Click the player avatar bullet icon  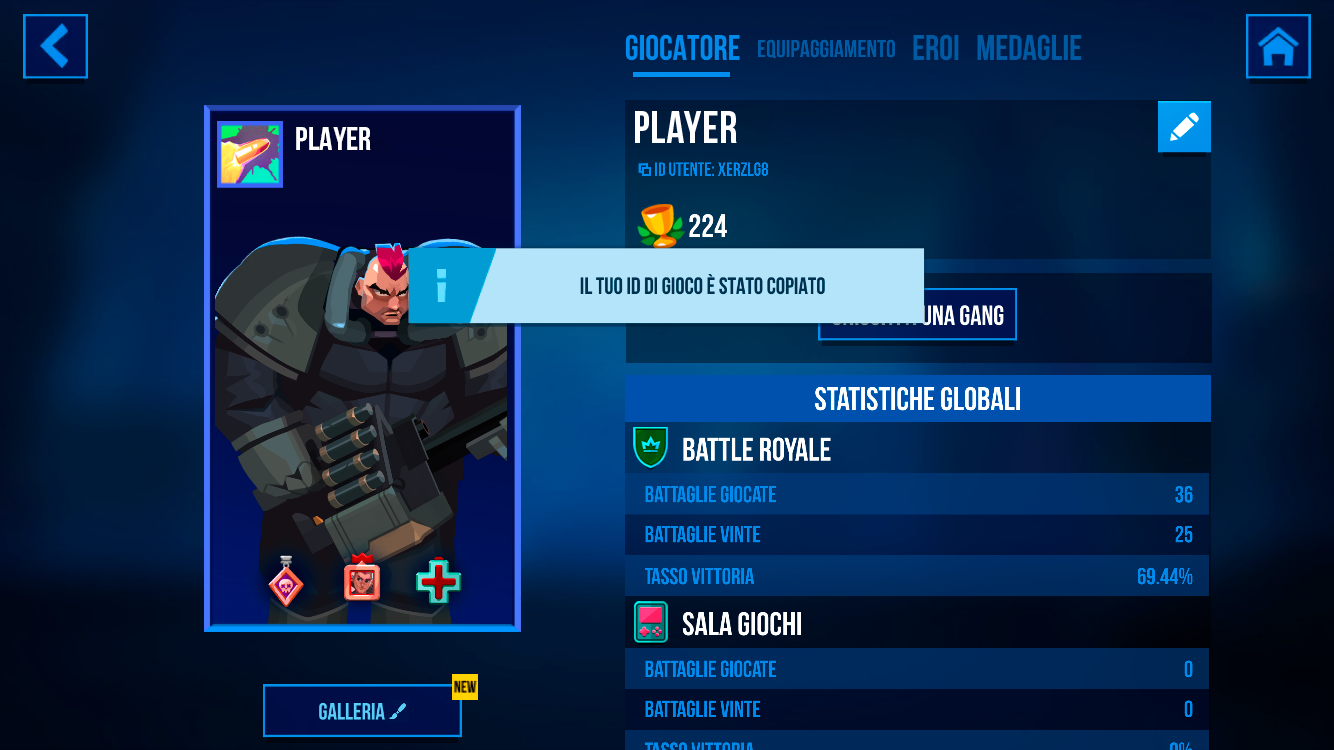[x=250, y=155]
